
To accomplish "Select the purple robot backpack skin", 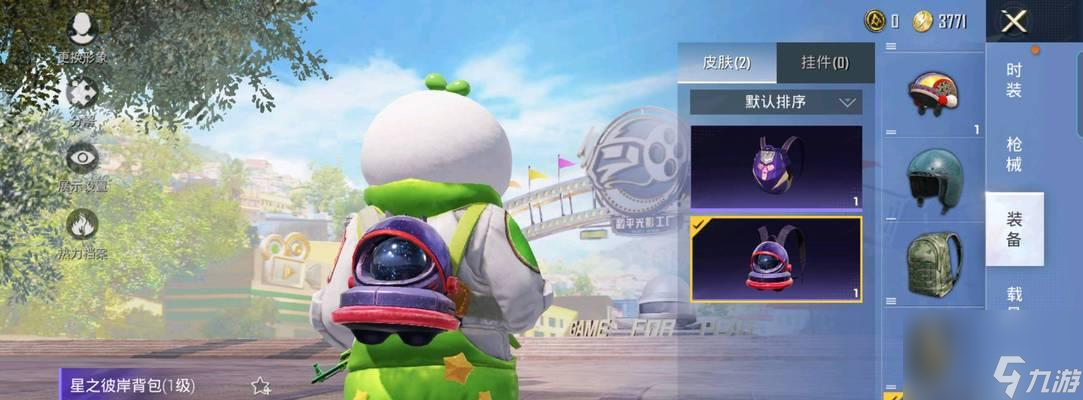I will coord(776,166).
